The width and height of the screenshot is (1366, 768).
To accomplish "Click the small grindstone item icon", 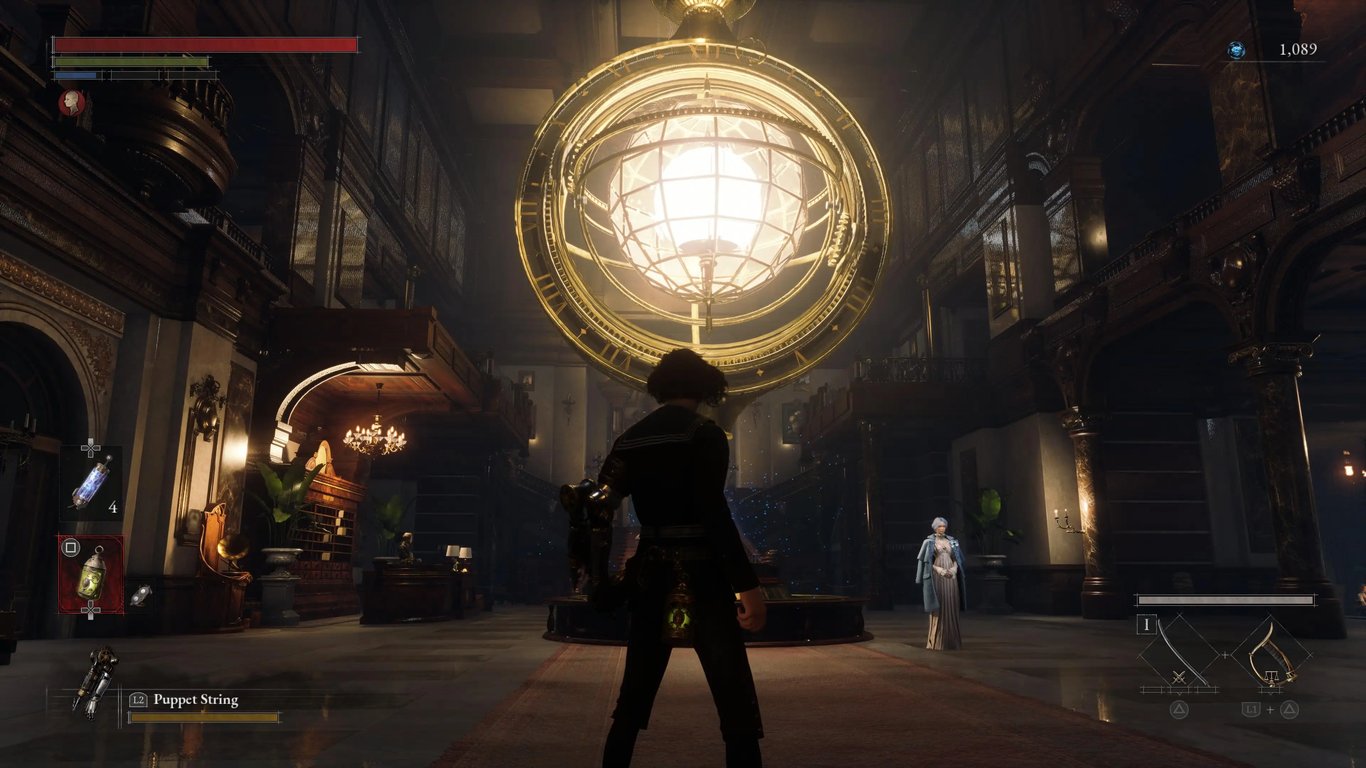I will click(x=140, y=595).
